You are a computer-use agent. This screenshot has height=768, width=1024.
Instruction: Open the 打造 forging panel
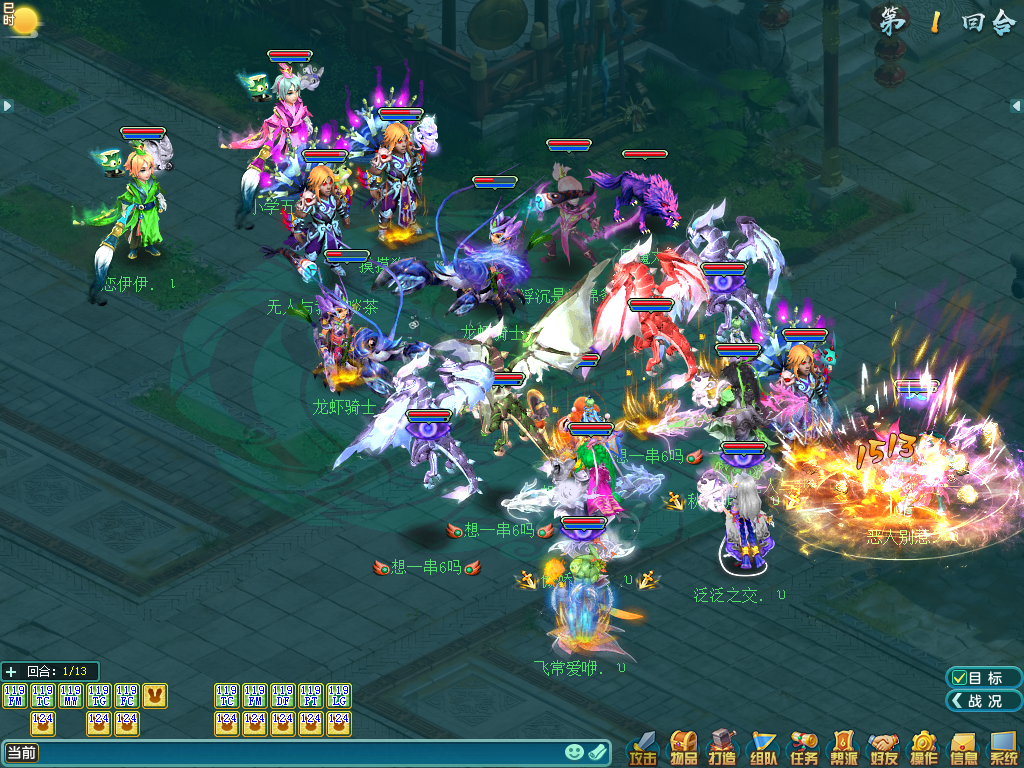723,748
